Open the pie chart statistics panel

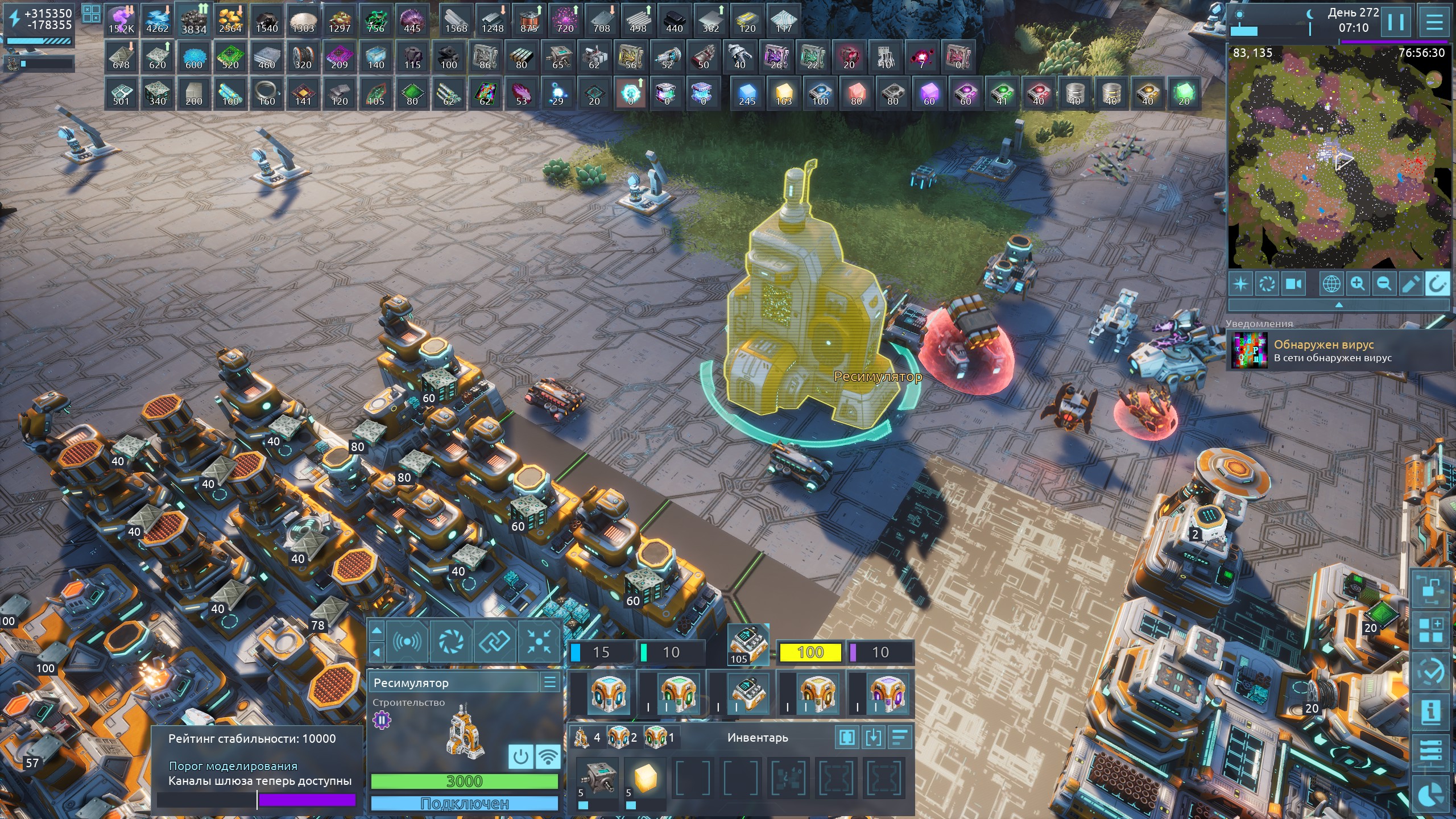coord(1432,795)
